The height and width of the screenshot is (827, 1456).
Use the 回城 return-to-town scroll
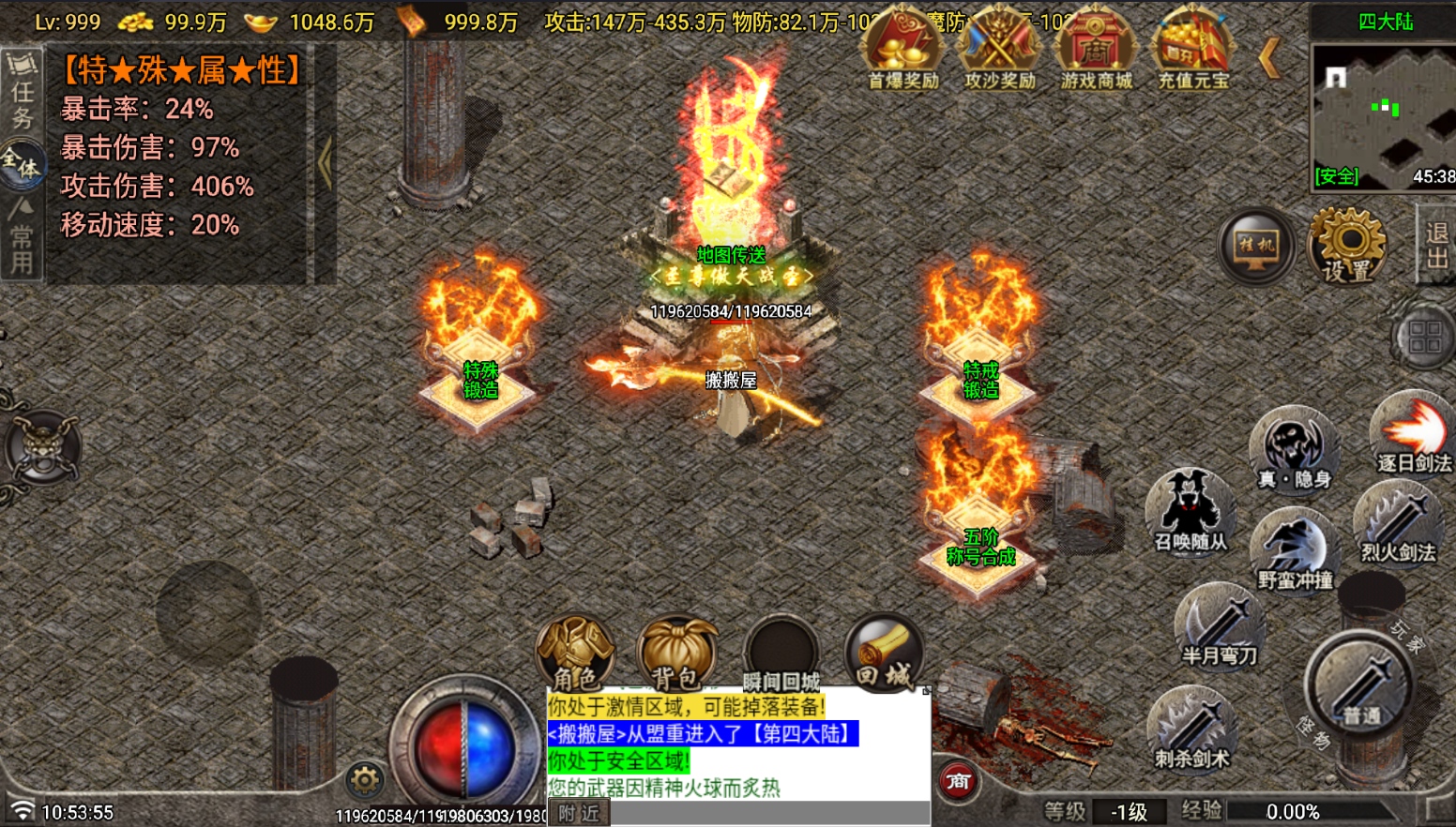coord(883,652)
